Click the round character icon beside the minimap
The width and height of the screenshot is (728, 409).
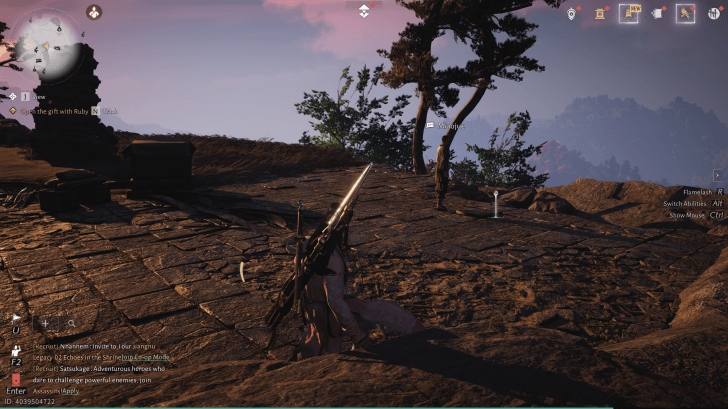click(94, 12)
